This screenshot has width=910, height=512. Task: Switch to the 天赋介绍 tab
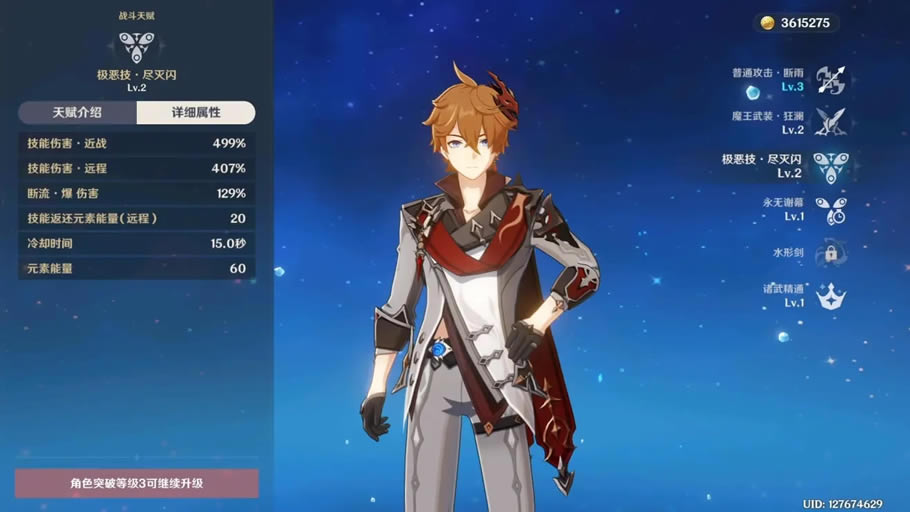(x=77, y=113)
